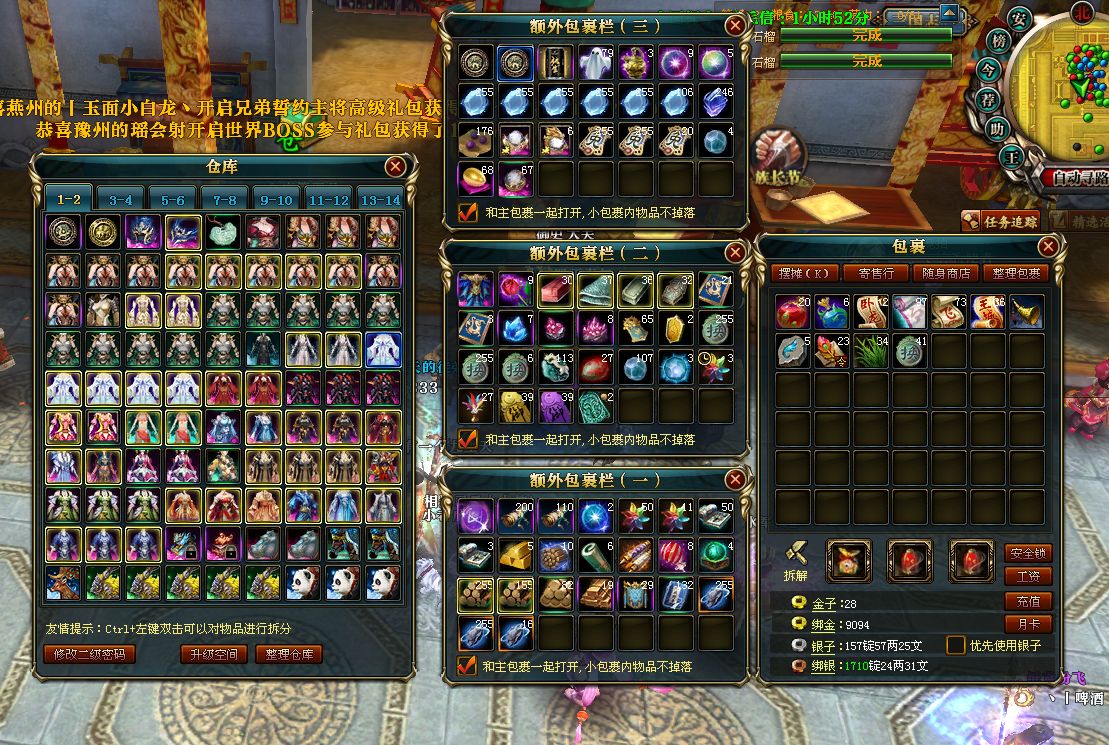Close the 包裹 bag window

tap(1048, 246)
